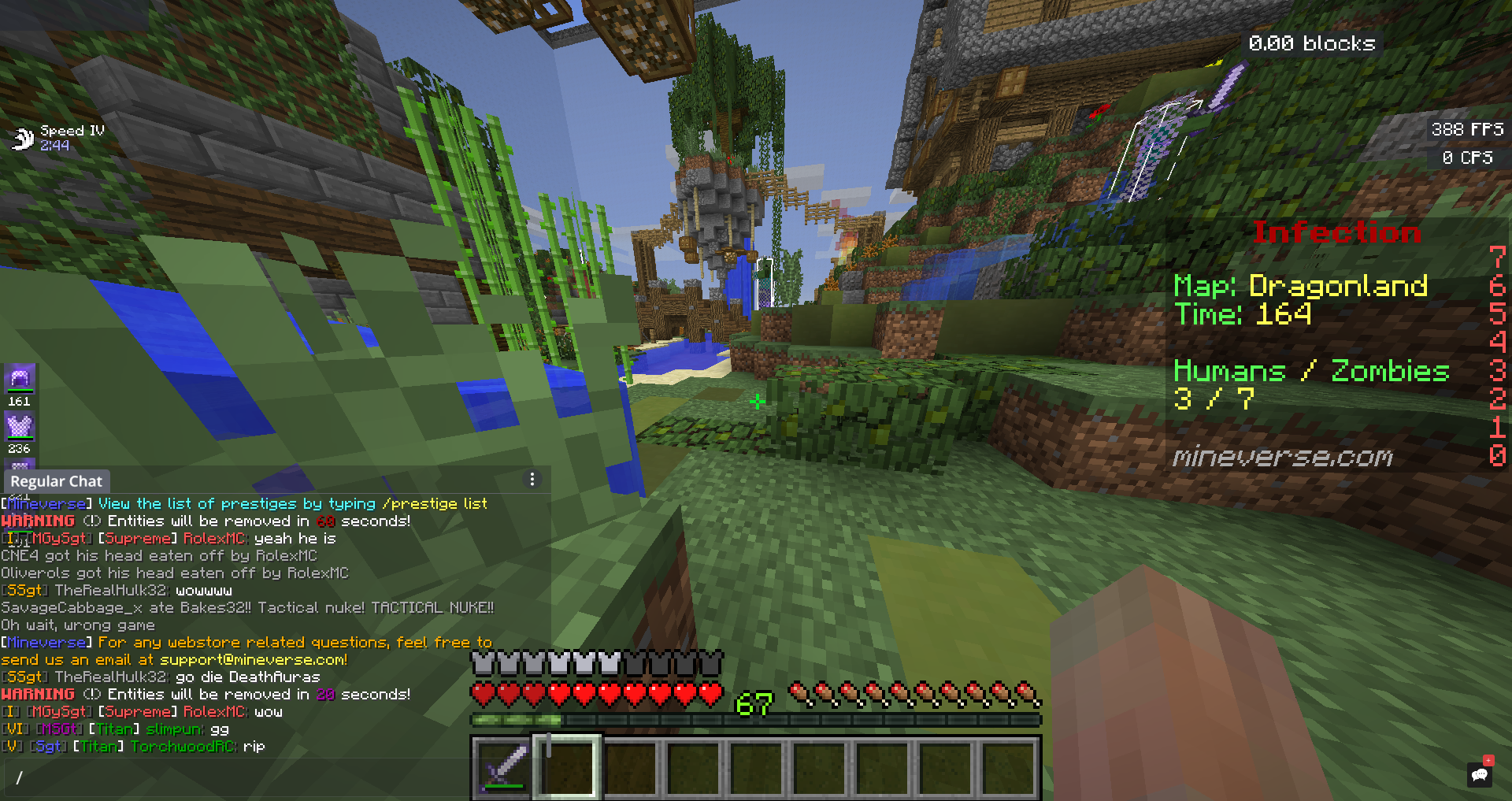Focus the chat message input line

click(x=236, y=777)
